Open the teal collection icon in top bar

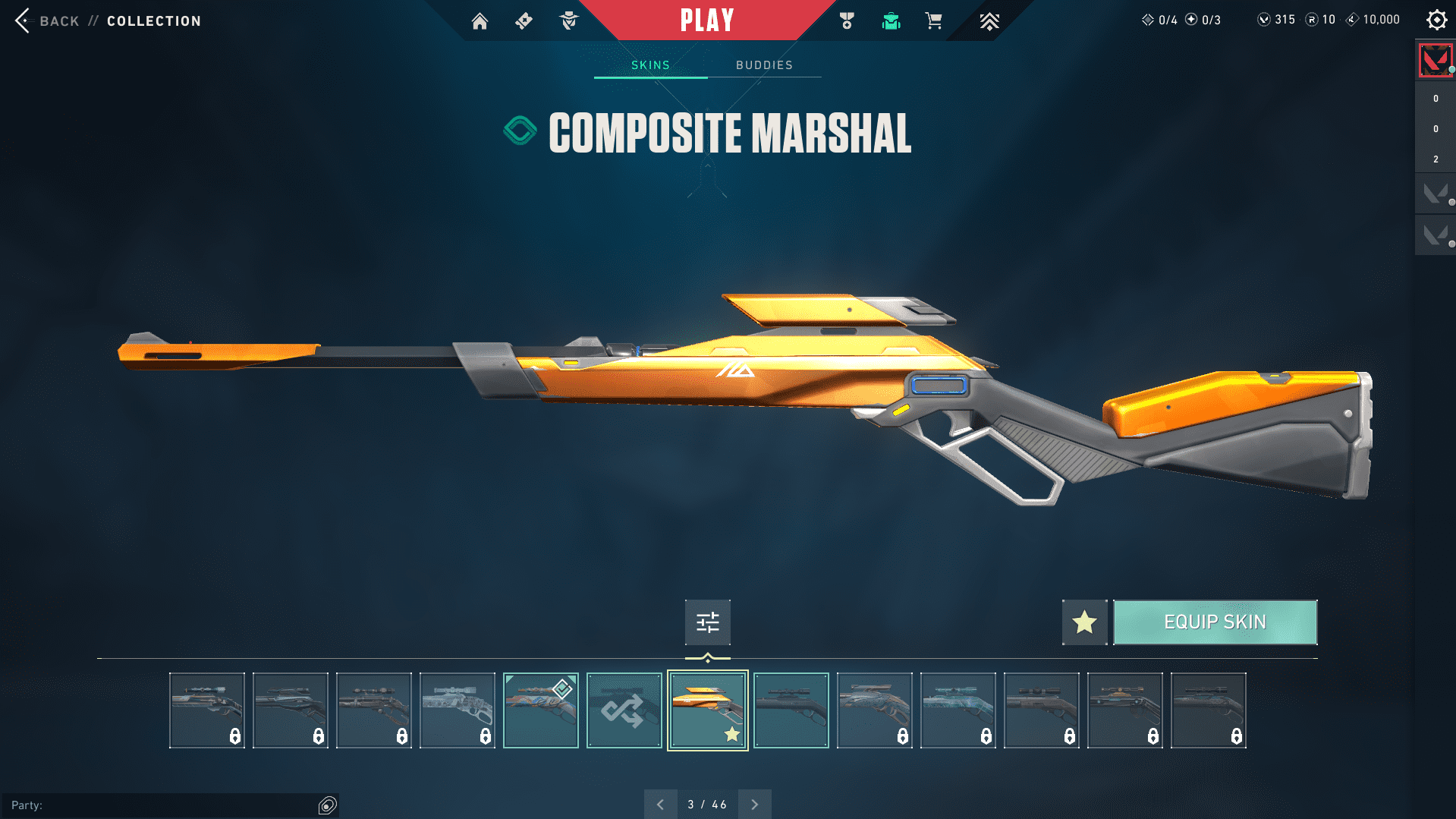(891, 21)
